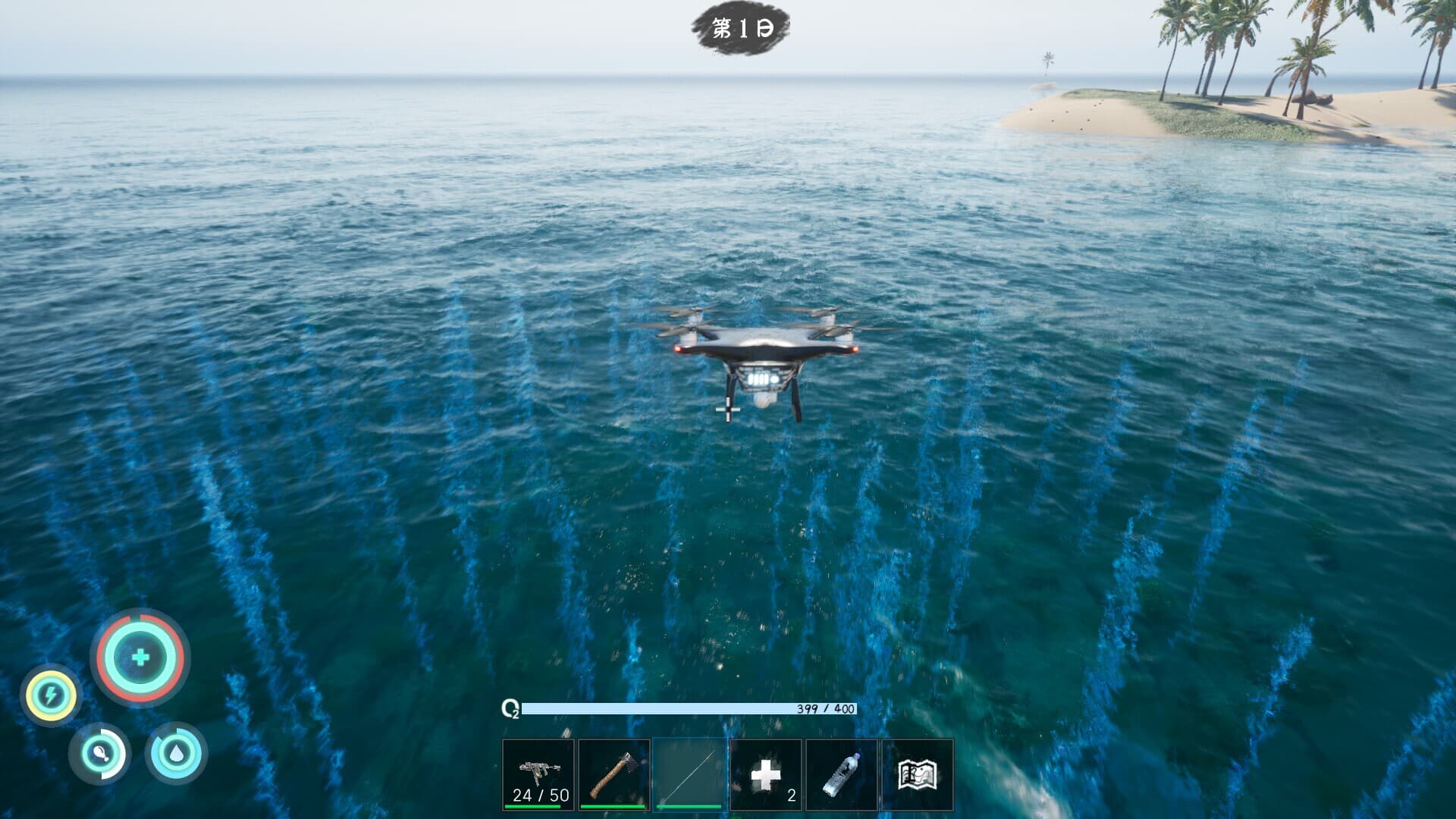Equip the wooden-handled axe from the hotbar
Viewport: 1456px width, 819px height.
click(x=614, y=774)
